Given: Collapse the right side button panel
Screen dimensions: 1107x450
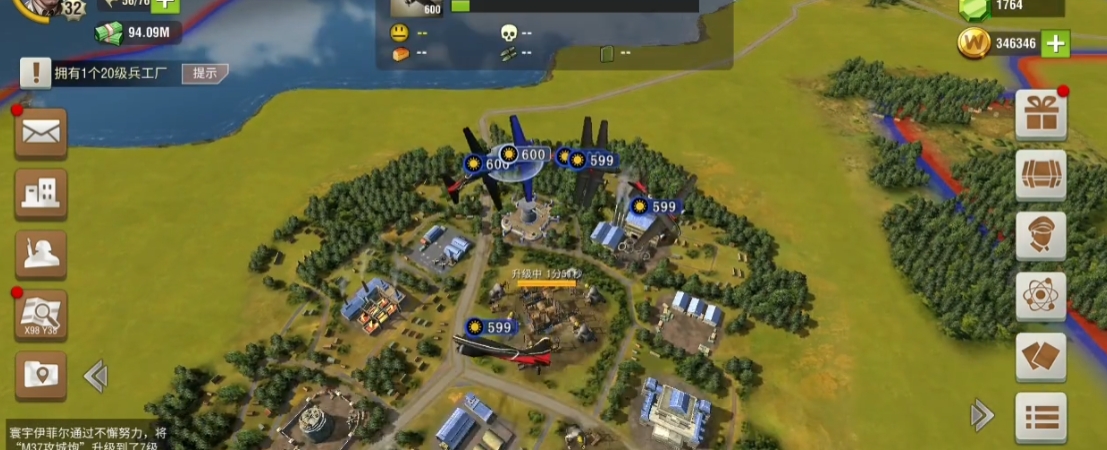Looking at the screenshot, I should pos(982,415).
